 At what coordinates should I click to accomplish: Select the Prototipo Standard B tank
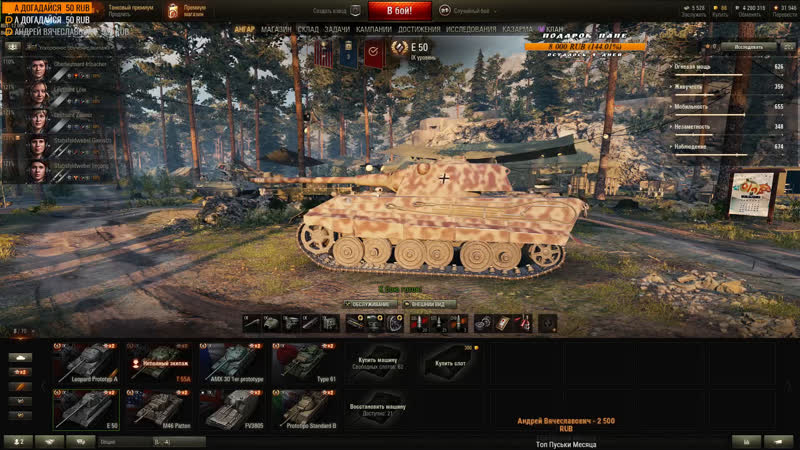point(305,408)
